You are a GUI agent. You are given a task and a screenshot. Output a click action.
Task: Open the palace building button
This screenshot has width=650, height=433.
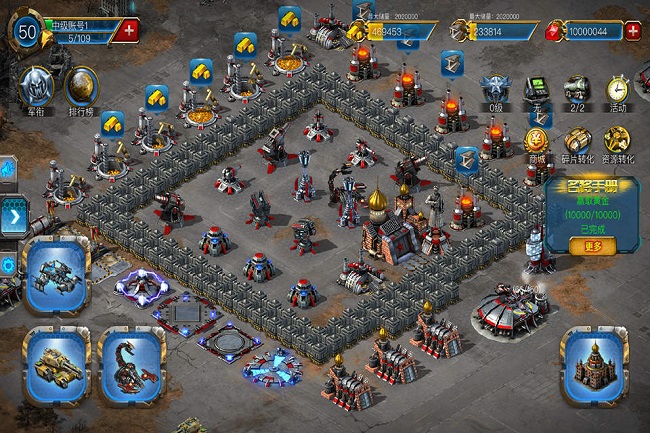pos(593,366)
